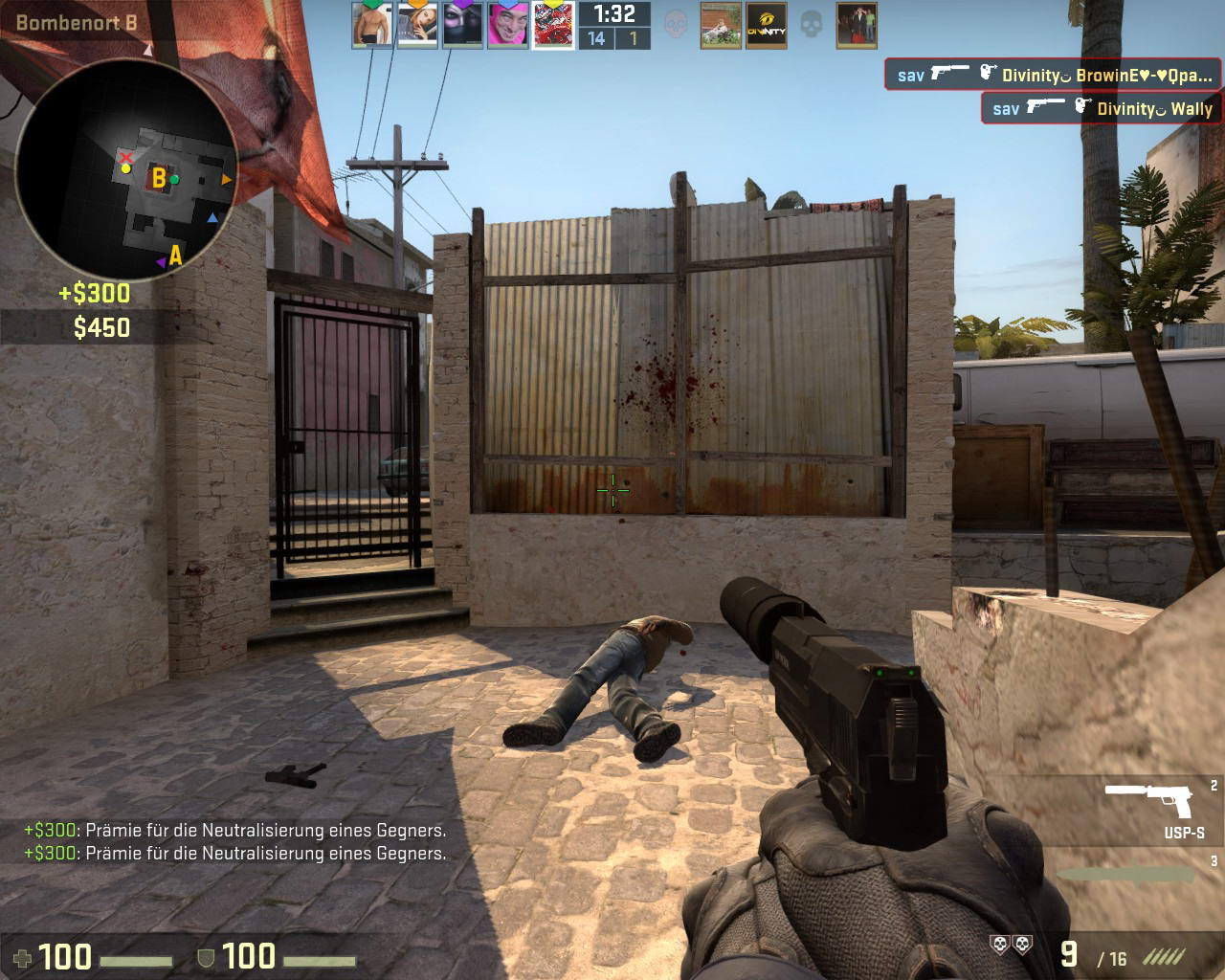Click the yellow B bombsite marker on radar

(159, 178)
